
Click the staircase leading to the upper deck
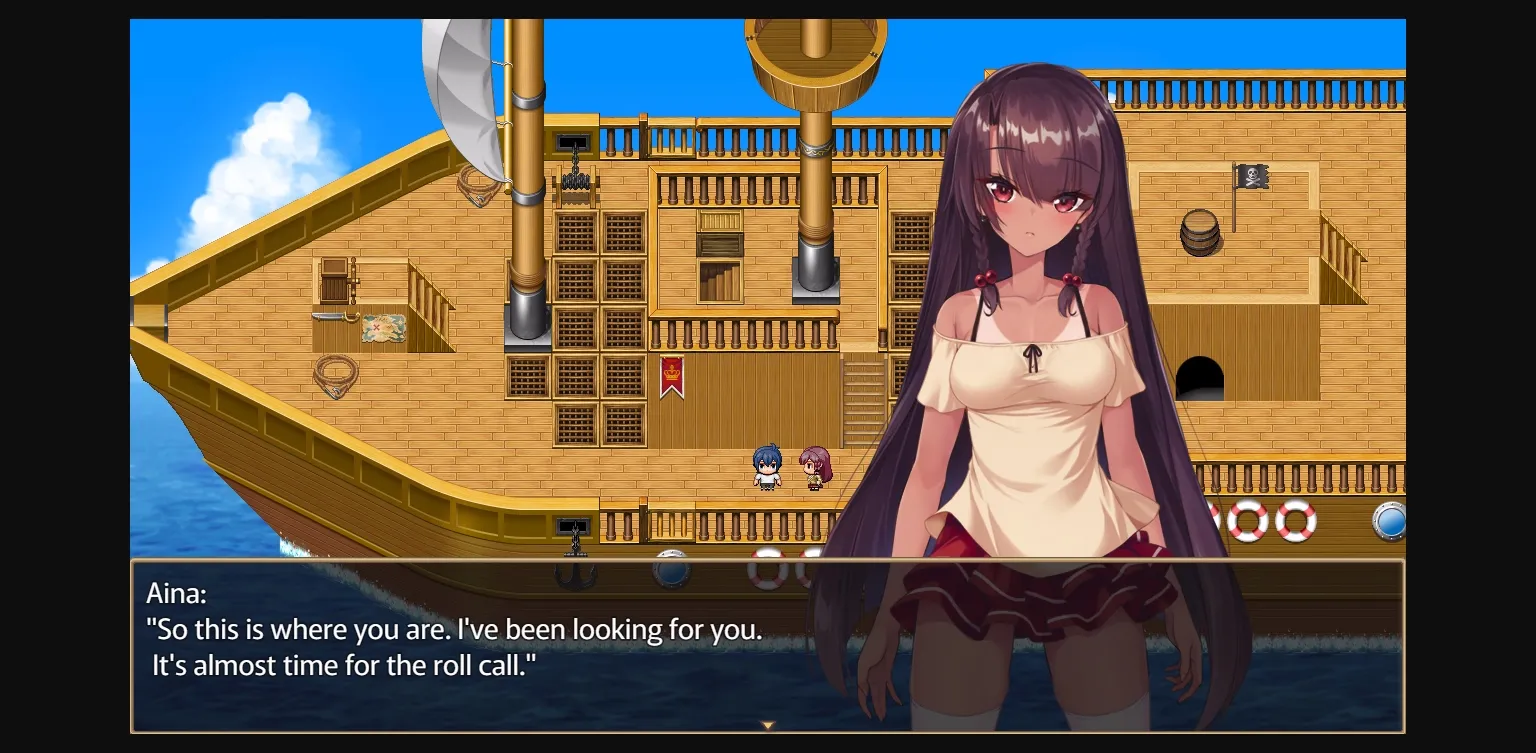(866, 400)
